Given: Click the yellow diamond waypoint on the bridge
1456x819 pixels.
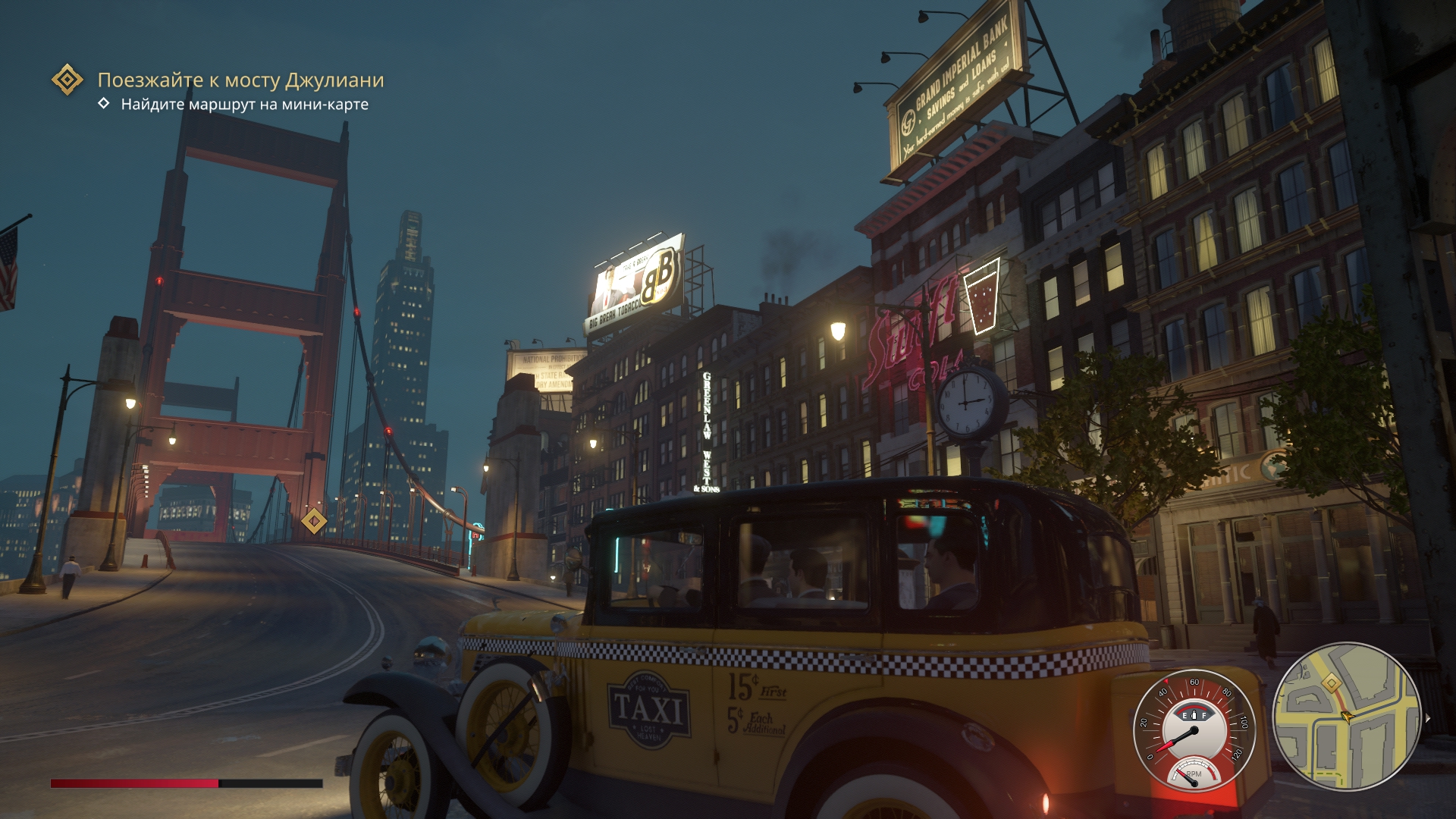Looking at the screenshot, I should coord(314,521).
